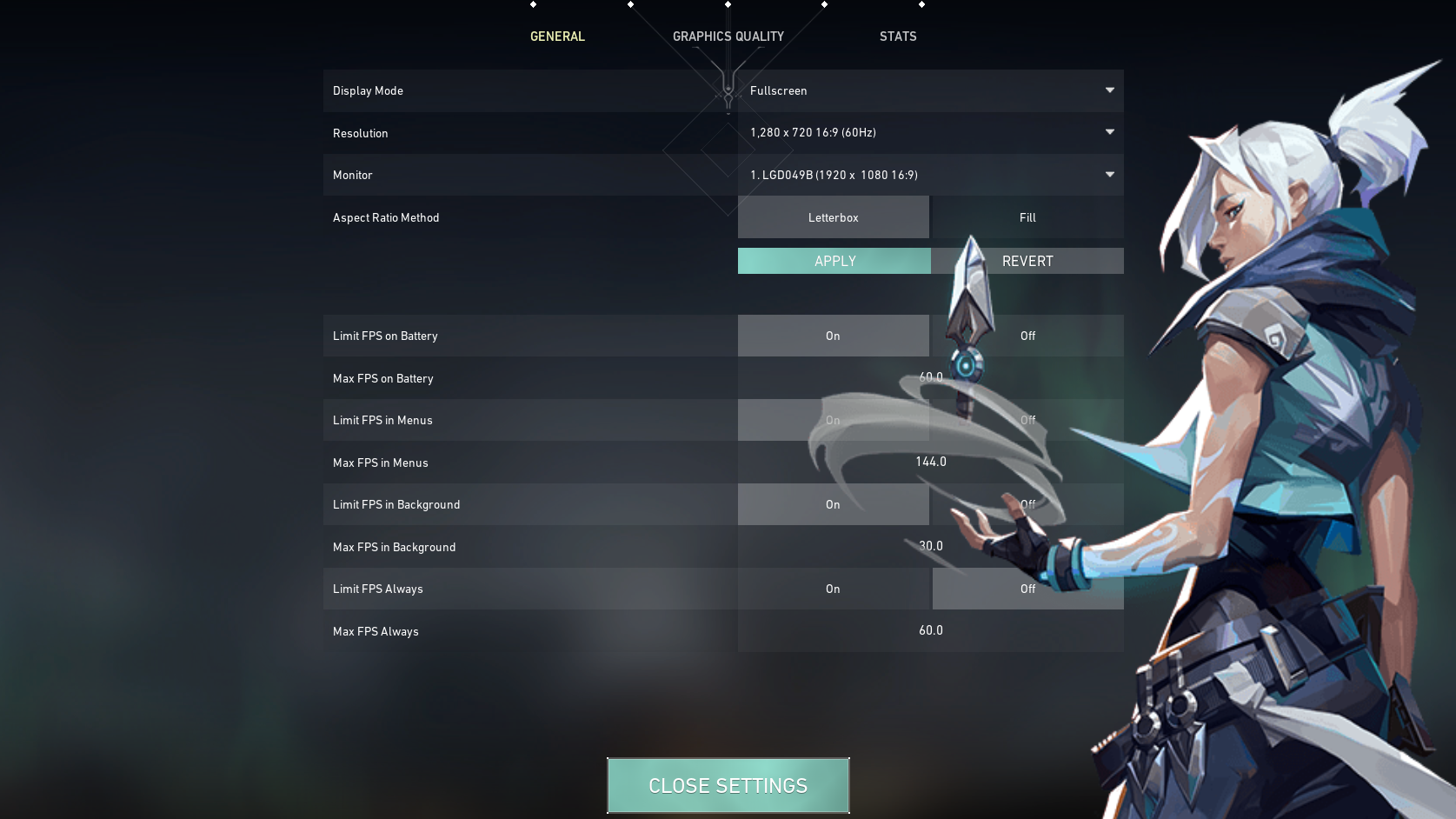The width and height of the screenshot is (1456, 819).
Task: Click the APPLY button
Action: pyautogui.click(x=833, y=261)
